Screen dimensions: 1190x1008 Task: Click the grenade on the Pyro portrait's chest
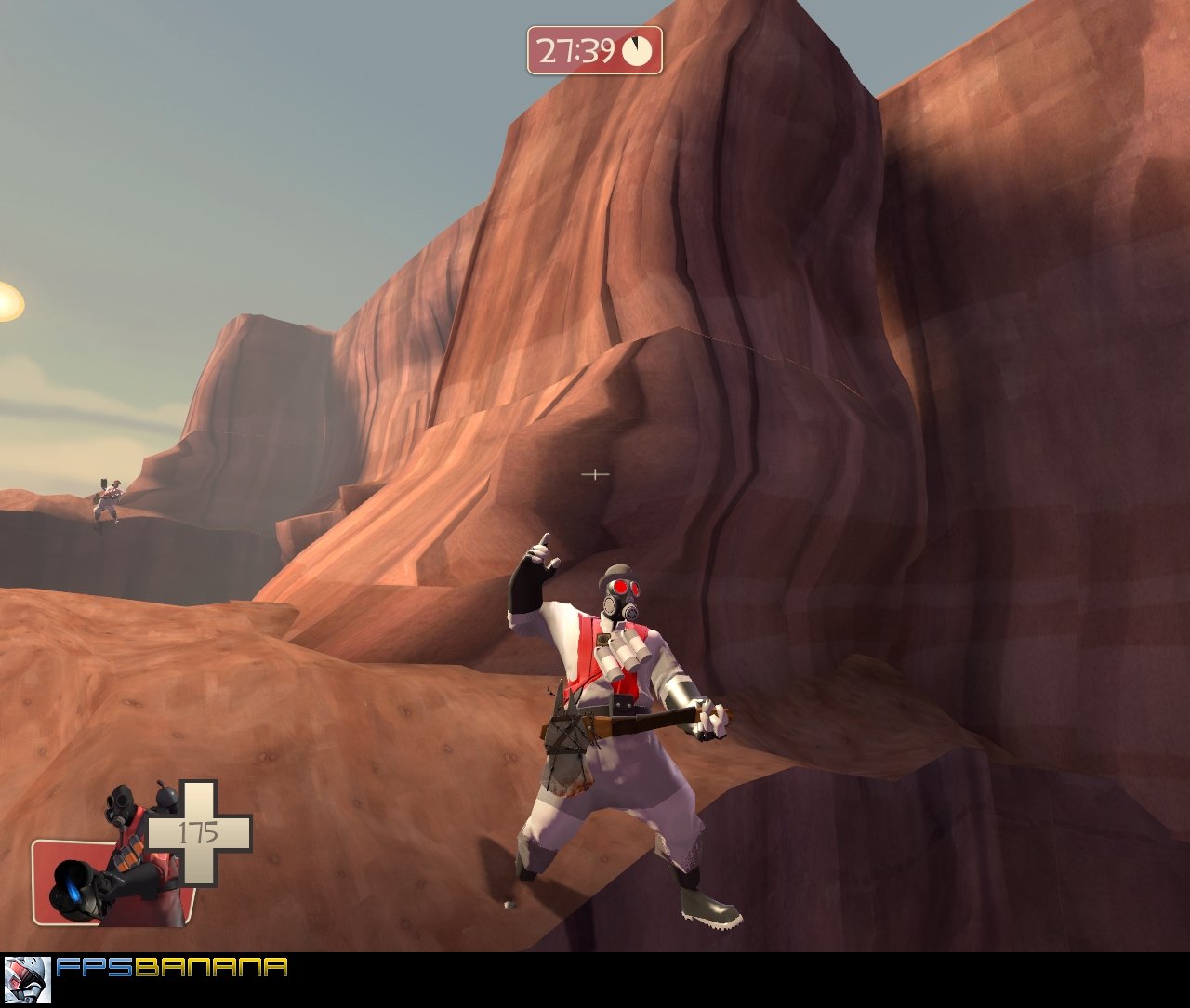[165, 795]
